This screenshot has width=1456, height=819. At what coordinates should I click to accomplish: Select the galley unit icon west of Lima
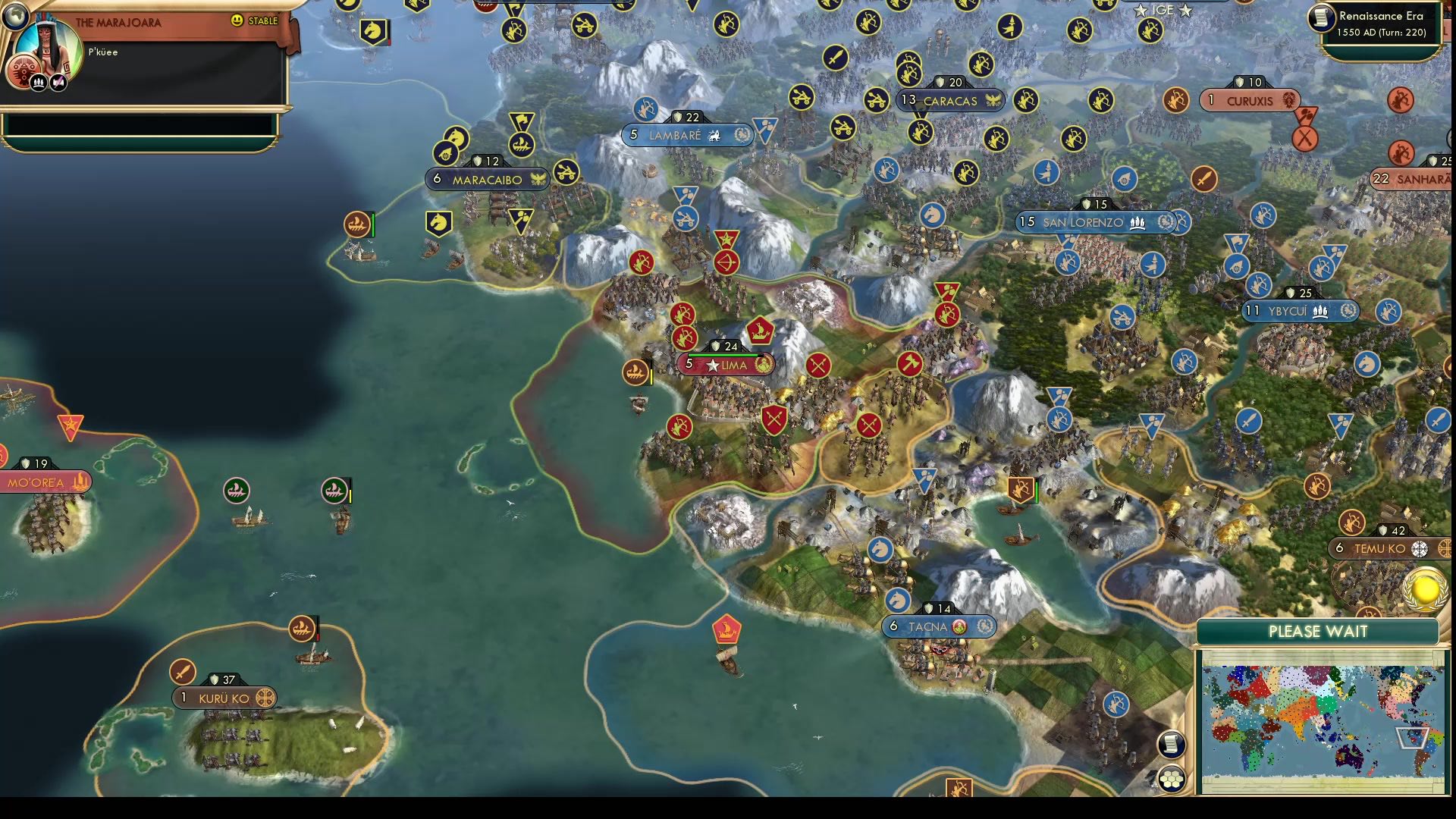[635, 372]
